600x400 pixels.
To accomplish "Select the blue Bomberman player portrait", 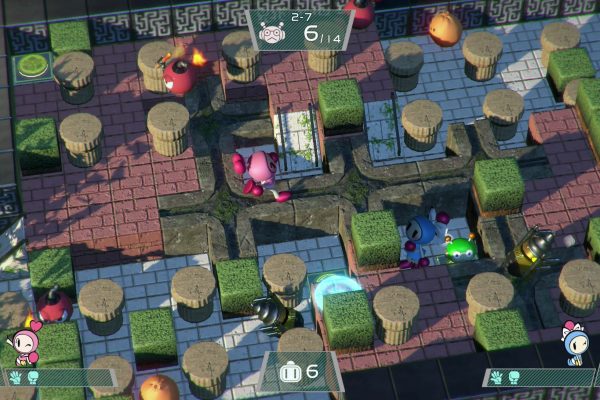I will click(576, 340).
